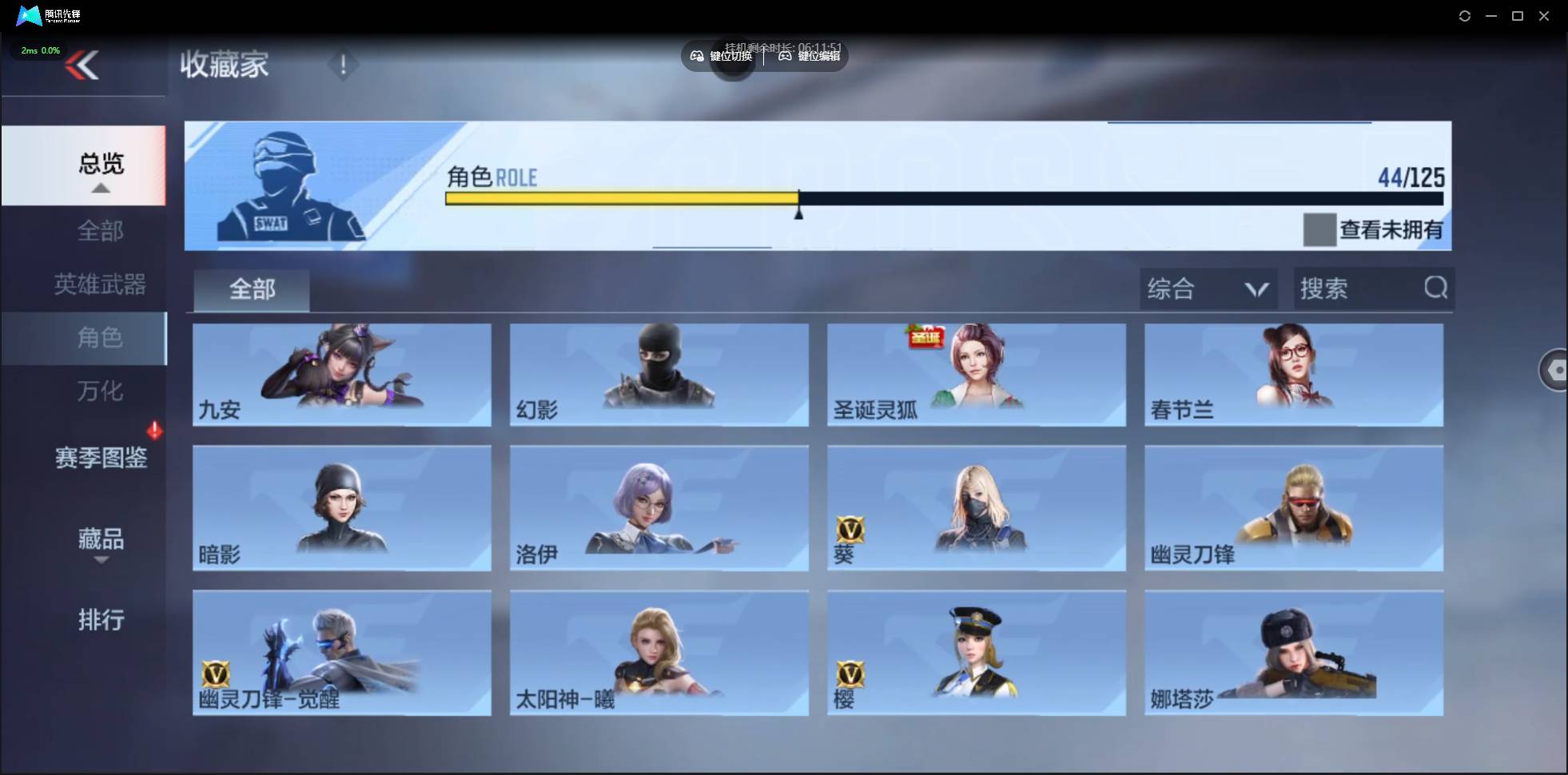Switch to the 英雄武器 tab

point(98,284)
